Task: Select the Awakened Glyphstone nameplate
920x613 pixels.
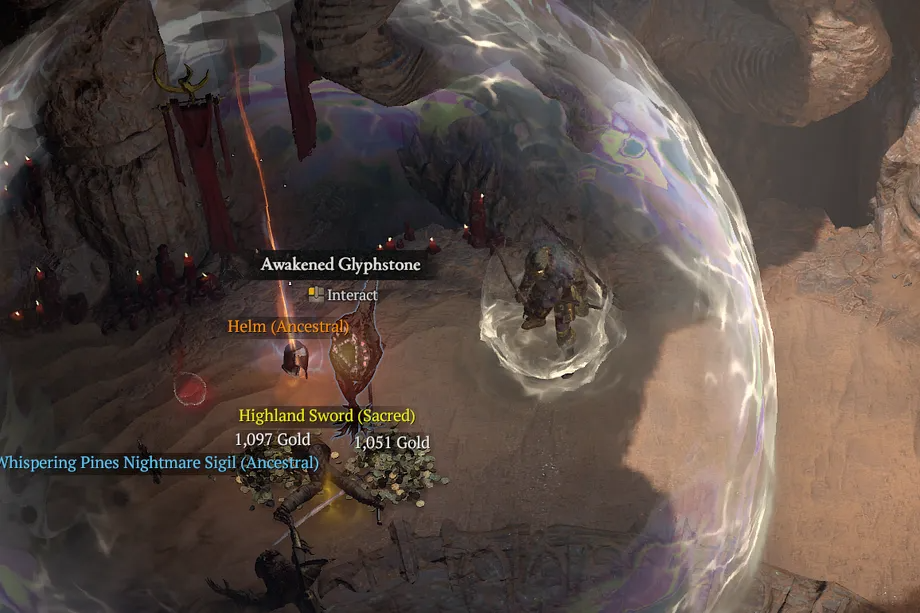Action: [x=341, y=265]
